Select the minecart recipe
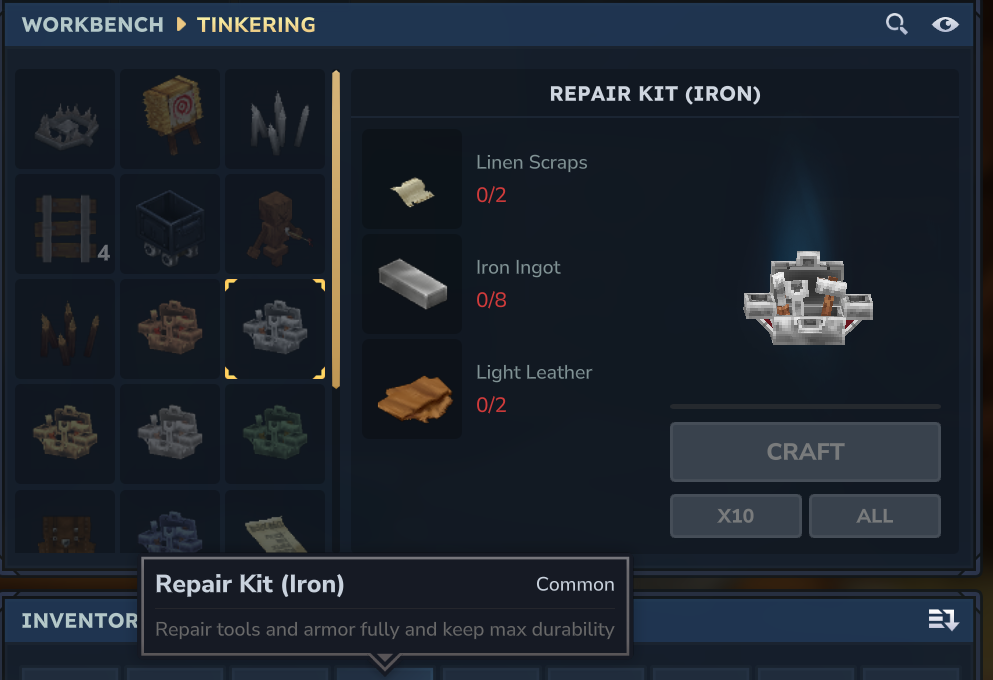Image resolution: width=993 pixels, height=680 pixels. [170, 224]
